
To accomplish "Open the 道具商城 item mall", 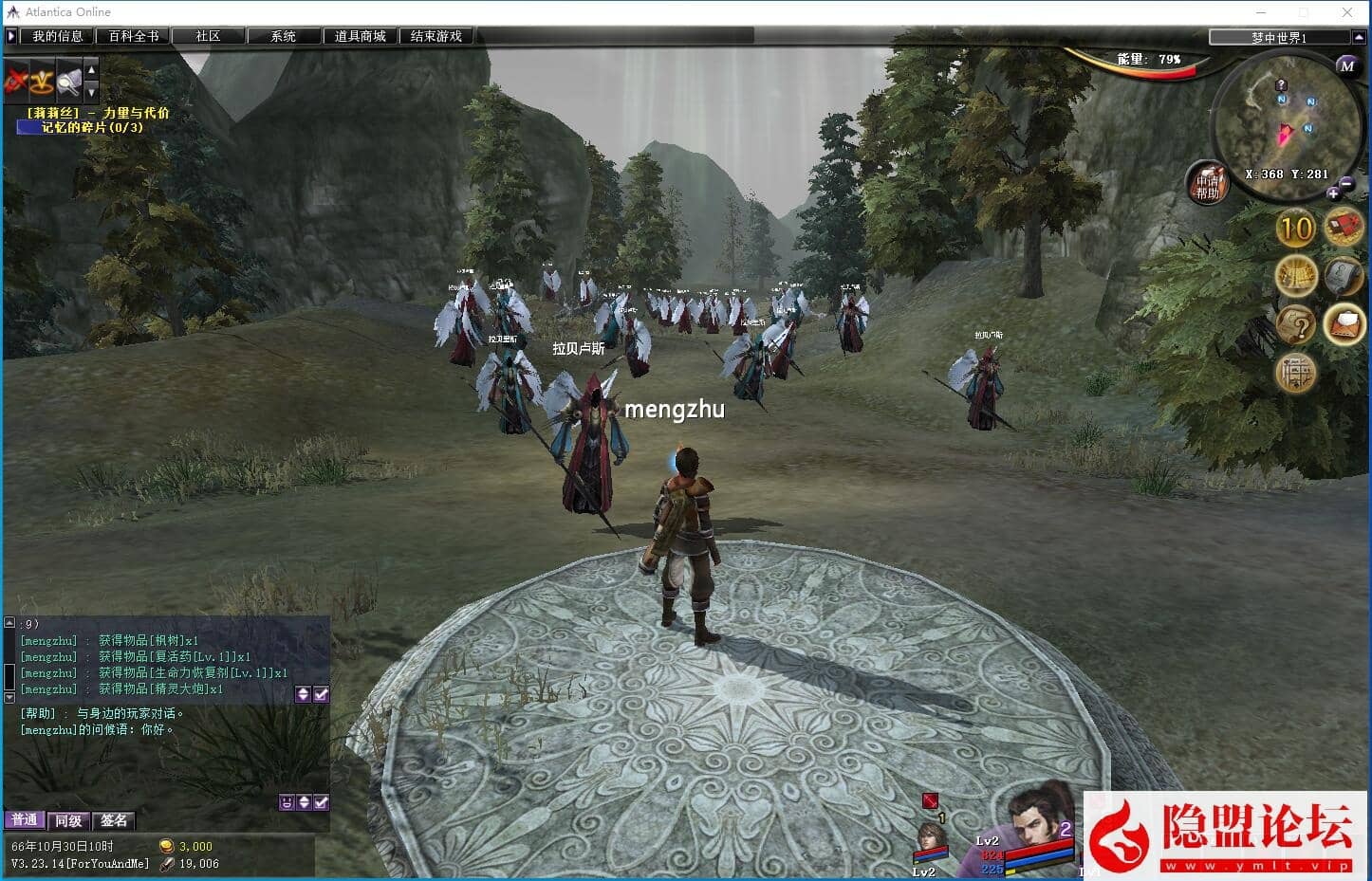I will click(360, 36).
